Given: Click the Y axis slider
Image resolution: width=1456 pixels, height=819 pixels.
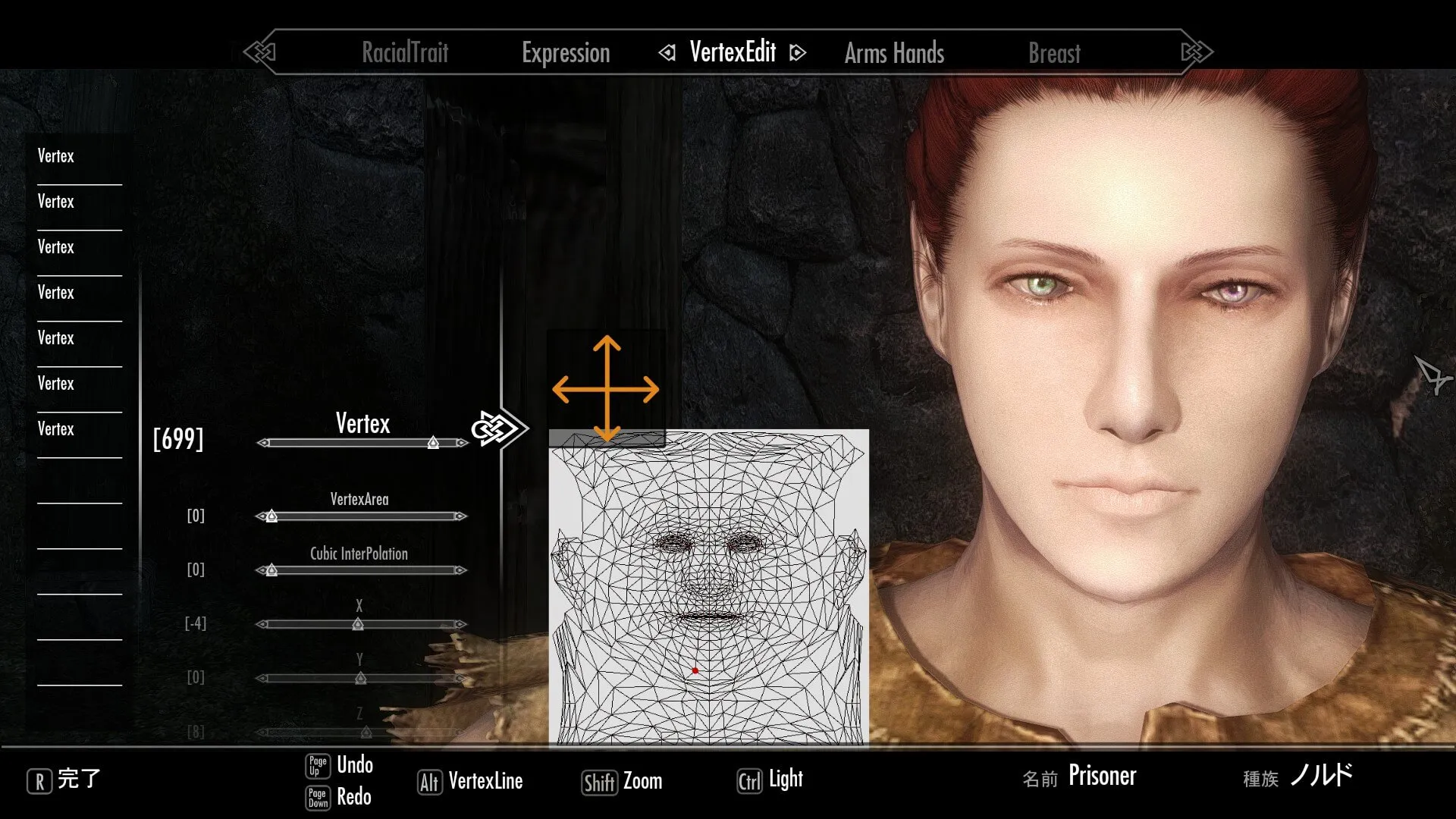Looking at the screenshot, I should (x=362, y=678).
